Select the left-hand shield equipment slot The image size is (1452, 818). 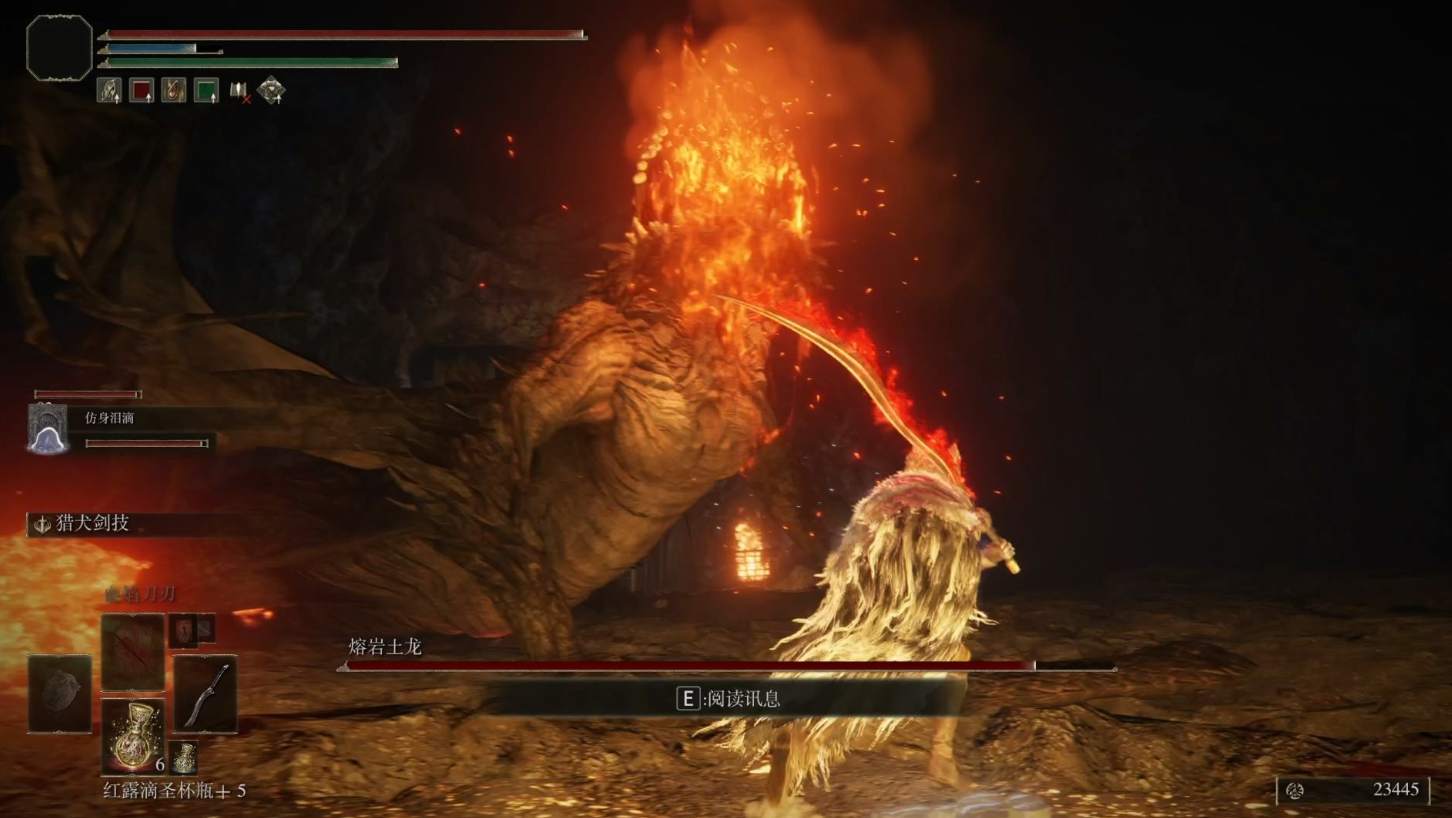point(59,694)
